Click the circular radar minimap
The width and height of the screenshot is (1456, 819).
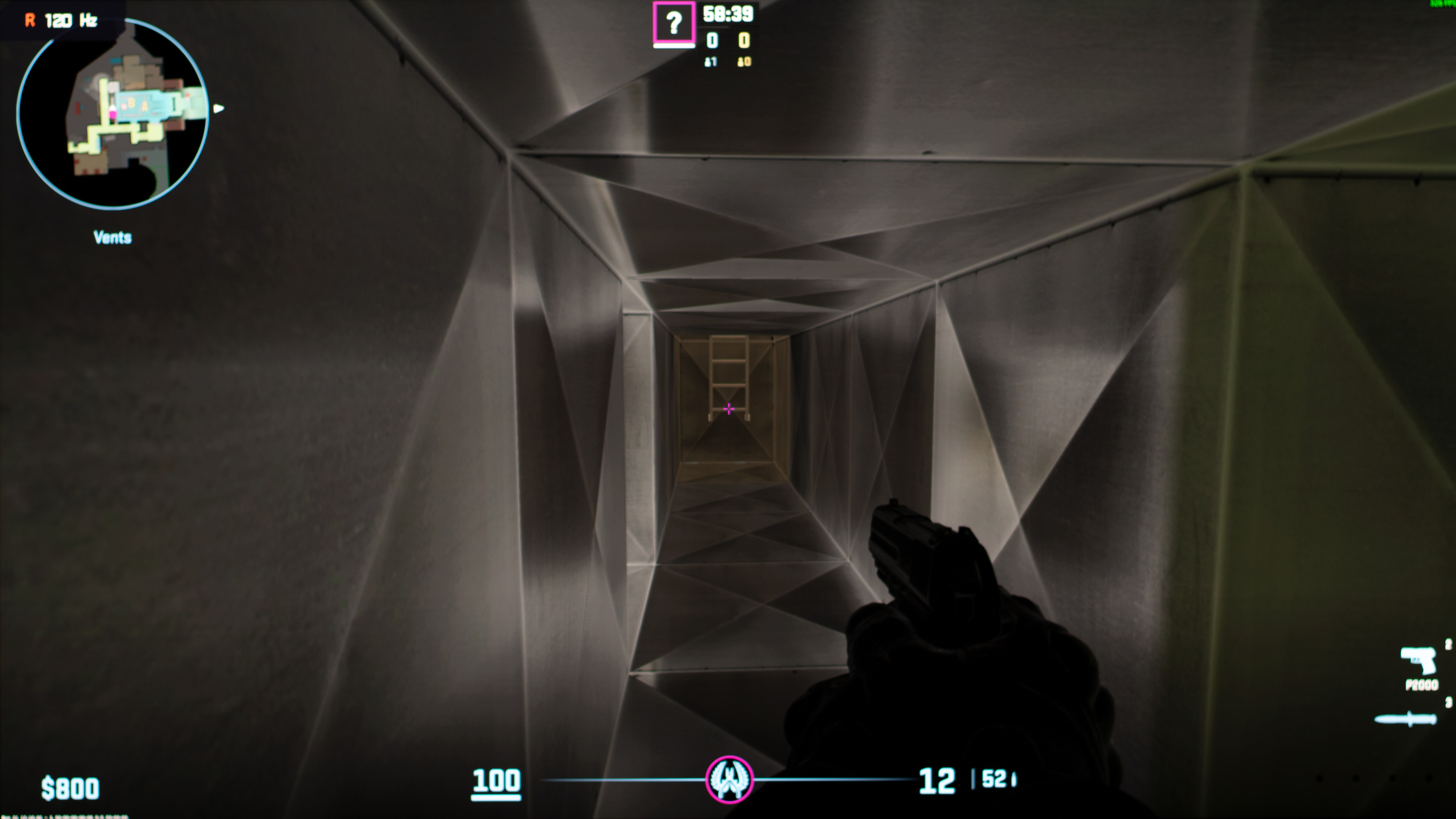113,113
